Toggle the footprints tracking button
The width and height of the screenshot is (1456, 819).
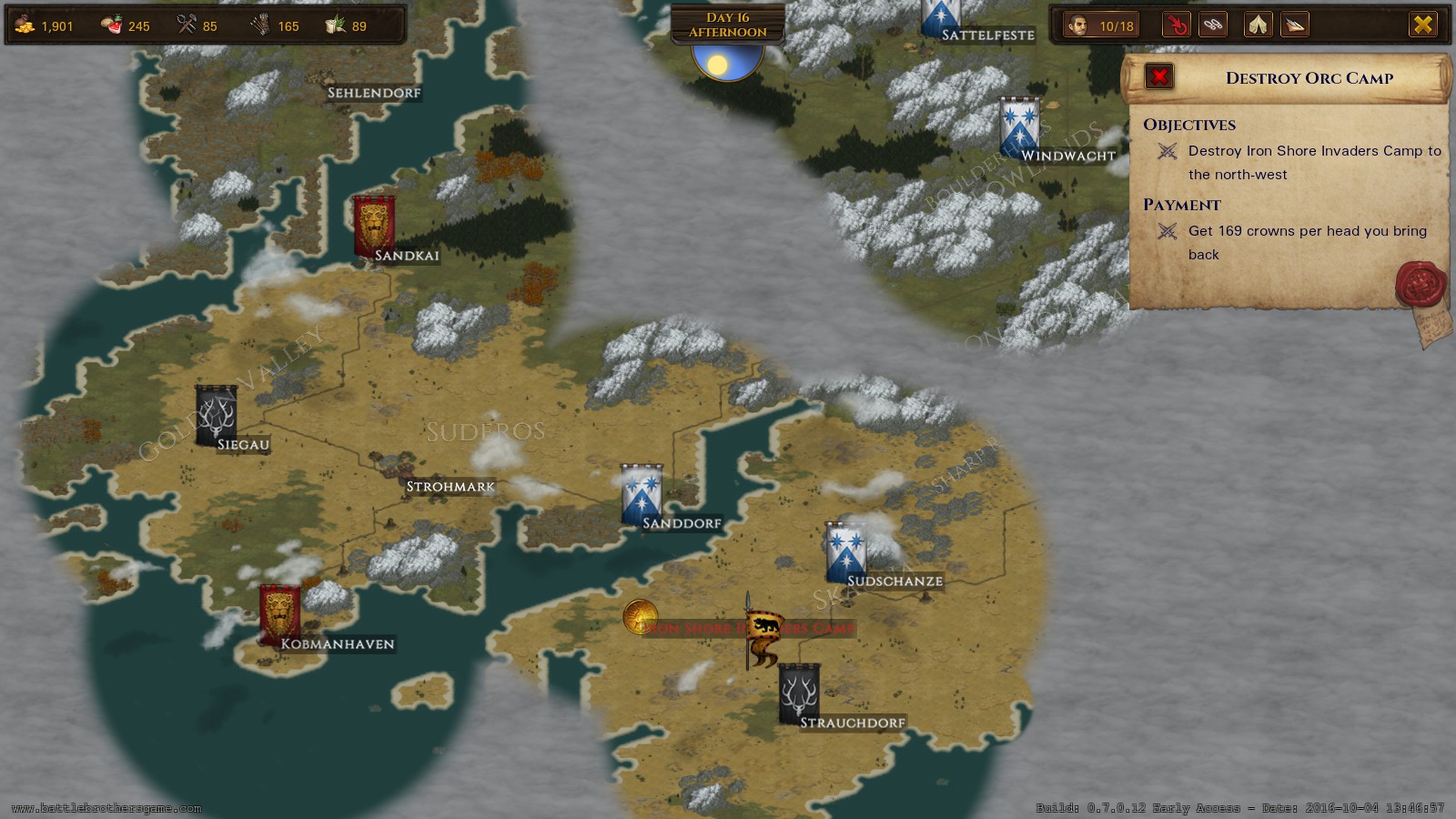tap(1213, 25)
